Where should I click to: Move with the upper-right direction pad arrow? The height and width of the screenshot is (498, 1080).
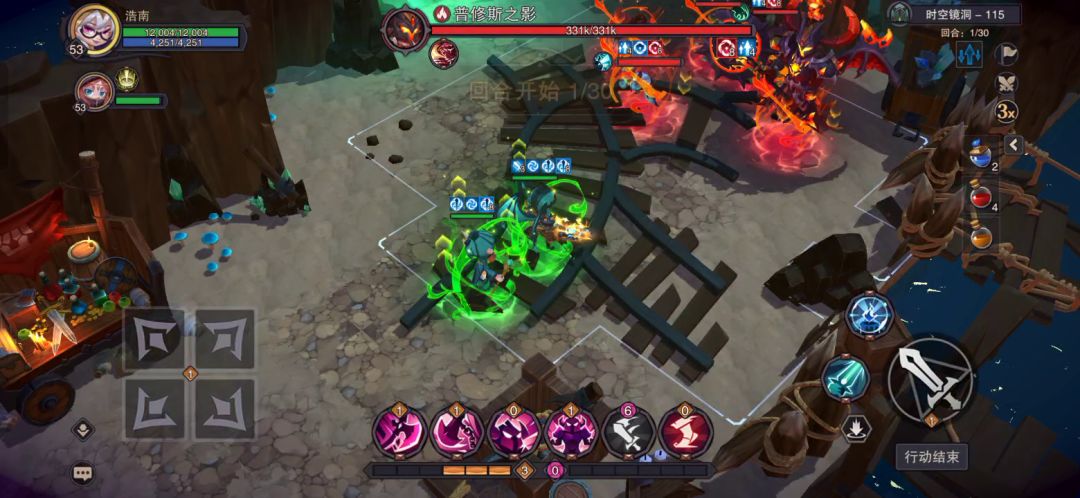pyautogui.click(x=225, y=339)
